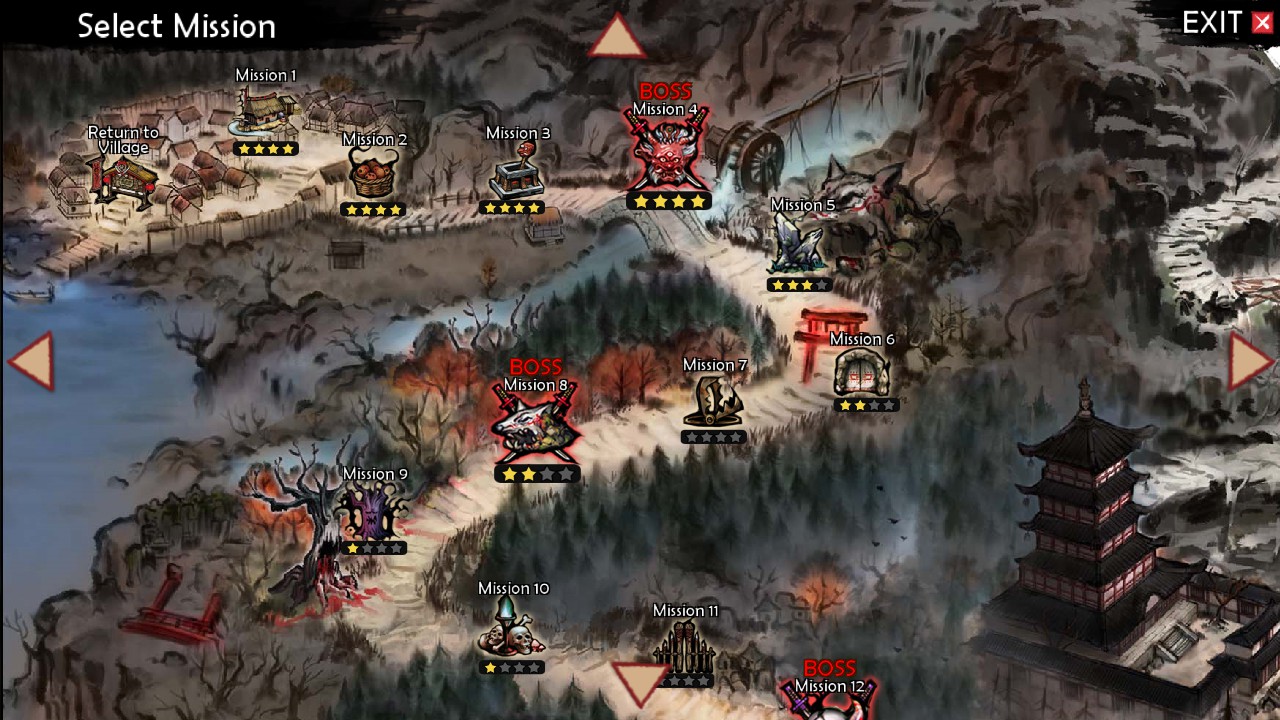Choose Mission 10 skull icon
The image size is (1280, 720).
511,630
